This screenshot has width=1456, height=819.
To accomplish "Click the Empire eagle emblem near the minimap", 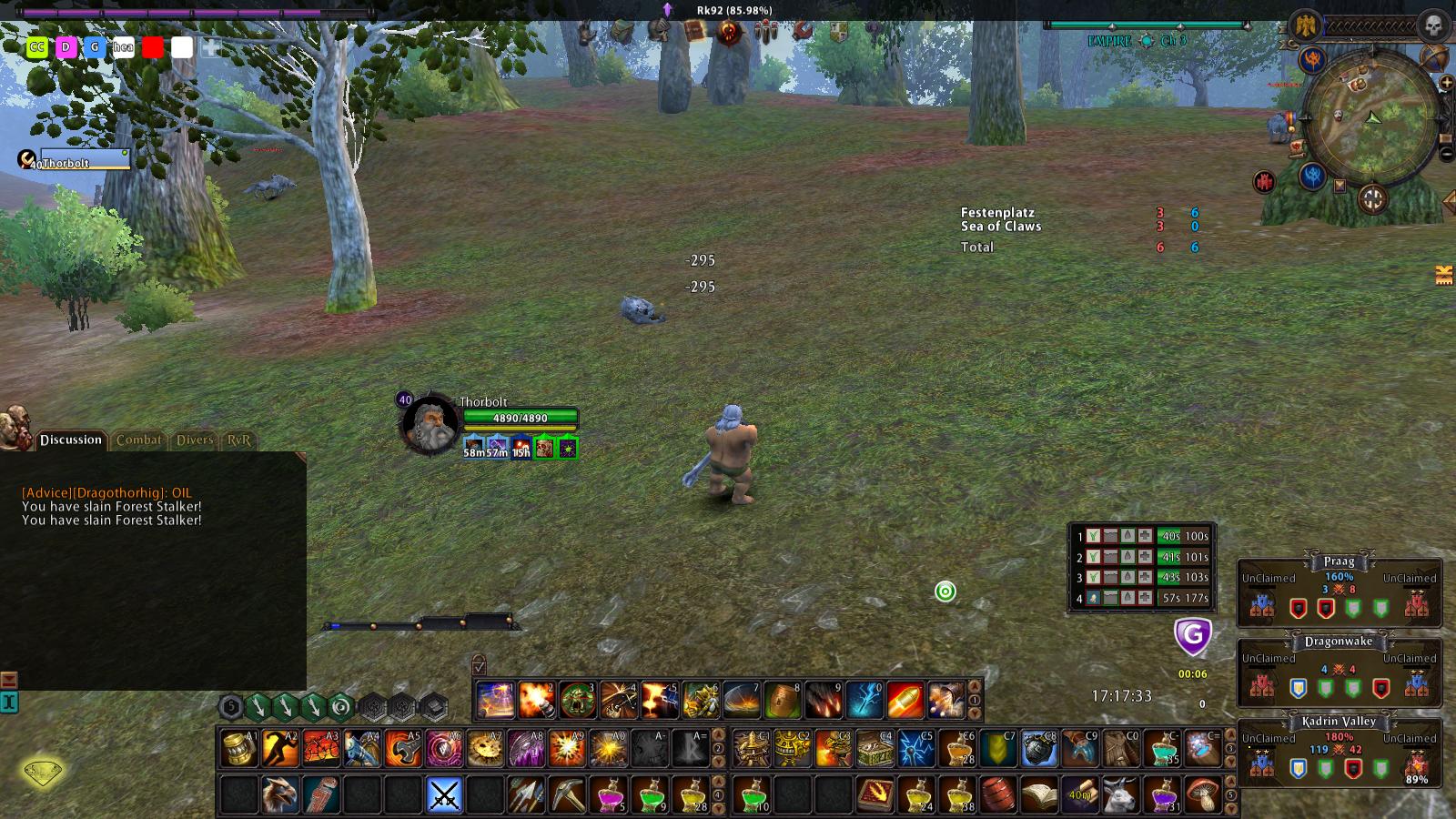I will point(1305,25).
